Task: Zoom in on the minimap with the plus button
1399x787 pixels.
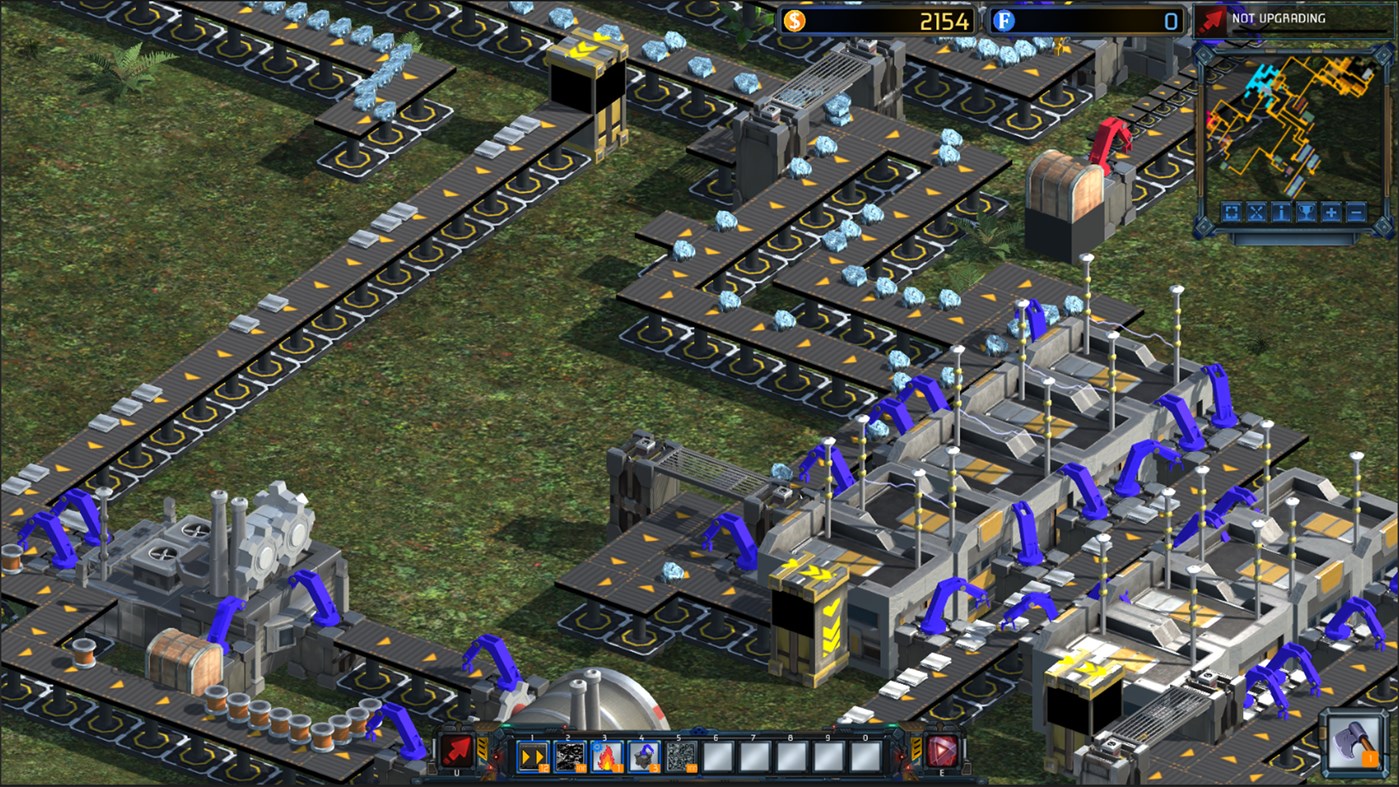Action: [x=1331, y=213]
